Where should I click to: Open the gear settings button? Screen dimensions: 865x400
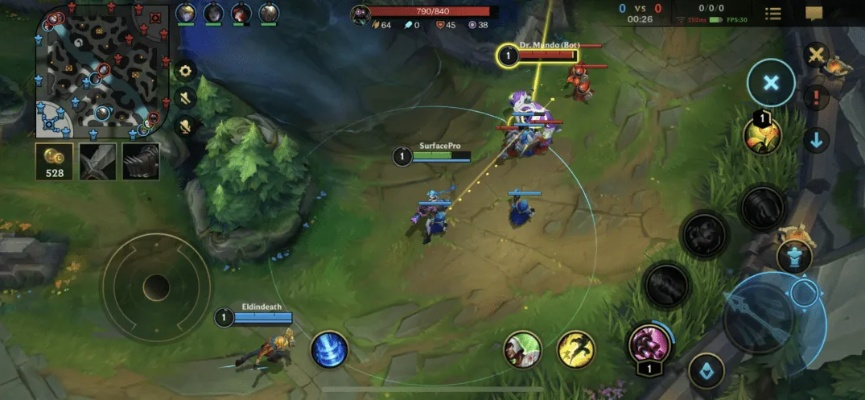pyautogui.click(x=184, y=71)
